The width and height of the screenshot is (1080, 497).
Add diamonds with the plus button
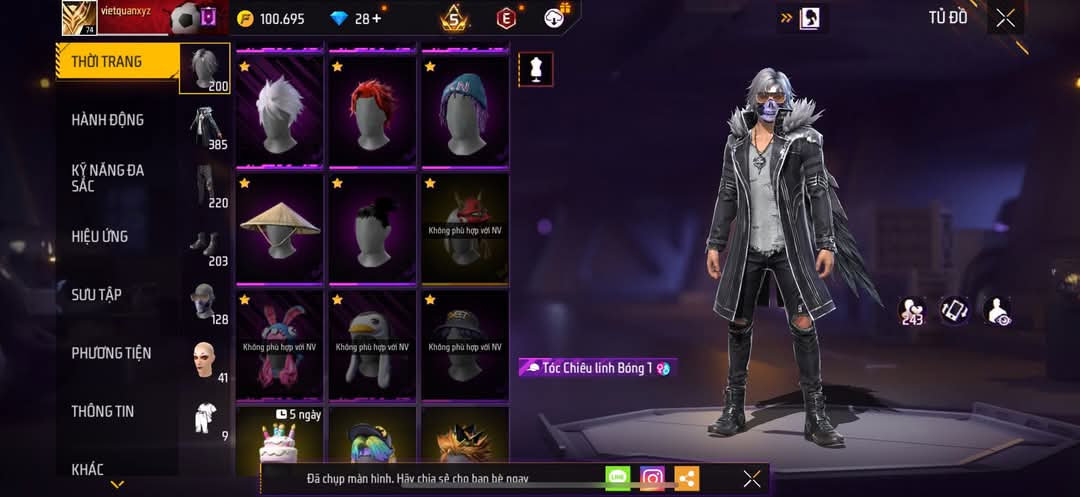tap(376, 18)
